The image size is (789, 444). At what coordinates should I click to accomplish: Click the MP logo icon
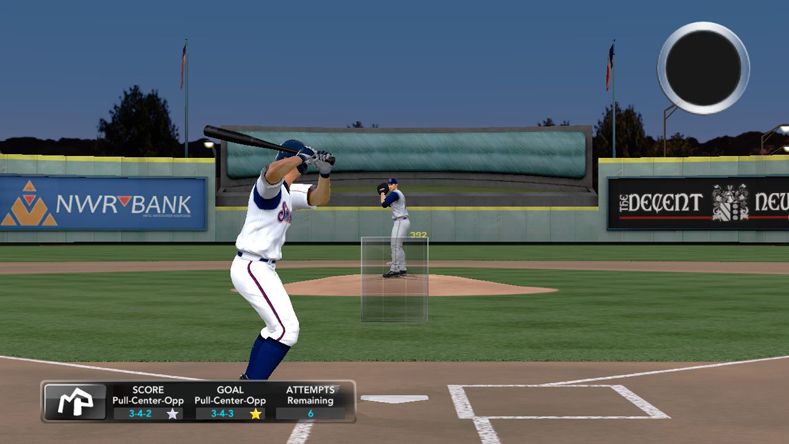tap(75, 401)
